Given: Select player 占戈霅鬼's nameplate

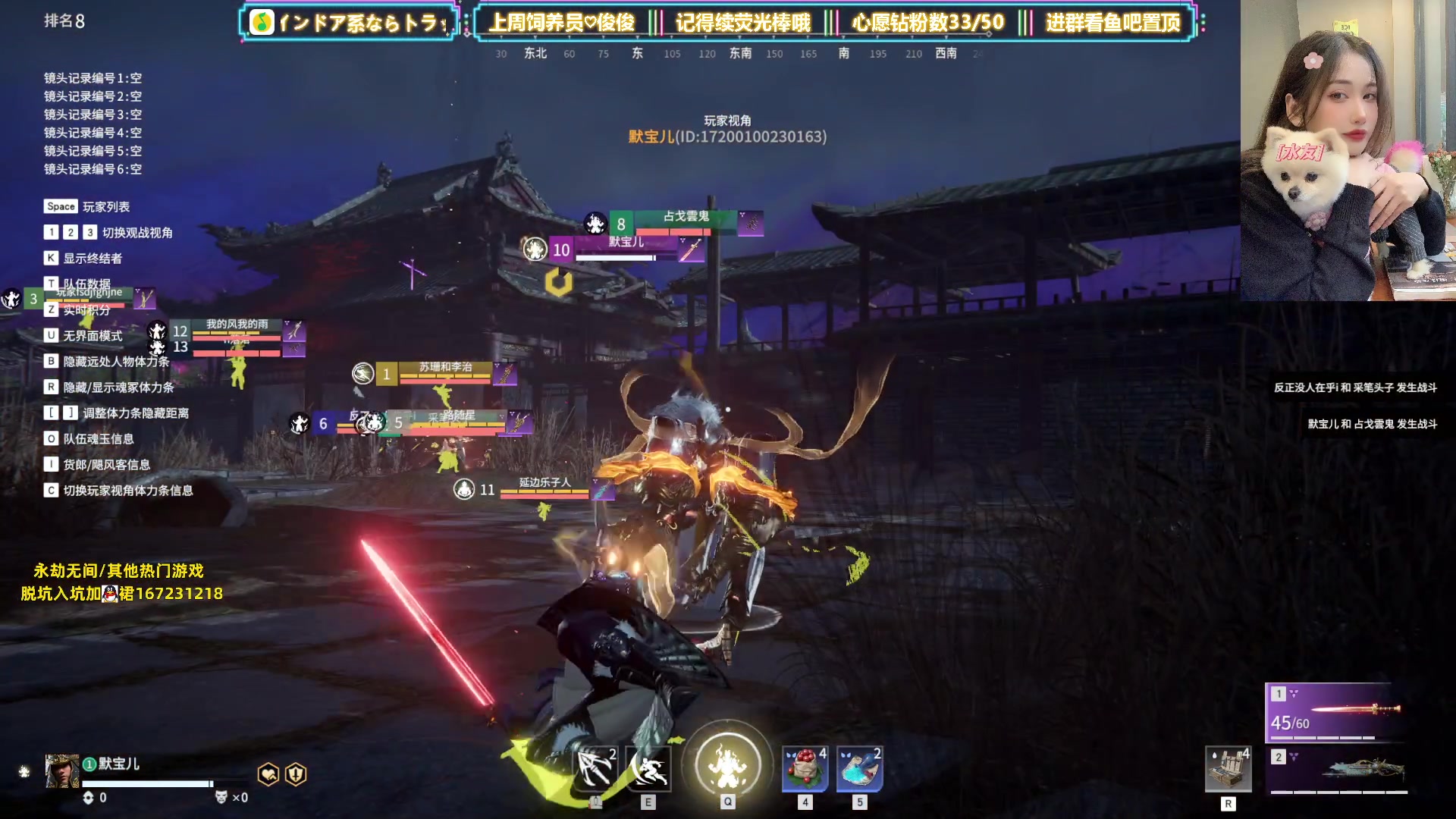Looking at the screenshot, I should pyautogui.click(x=686, y=218).
